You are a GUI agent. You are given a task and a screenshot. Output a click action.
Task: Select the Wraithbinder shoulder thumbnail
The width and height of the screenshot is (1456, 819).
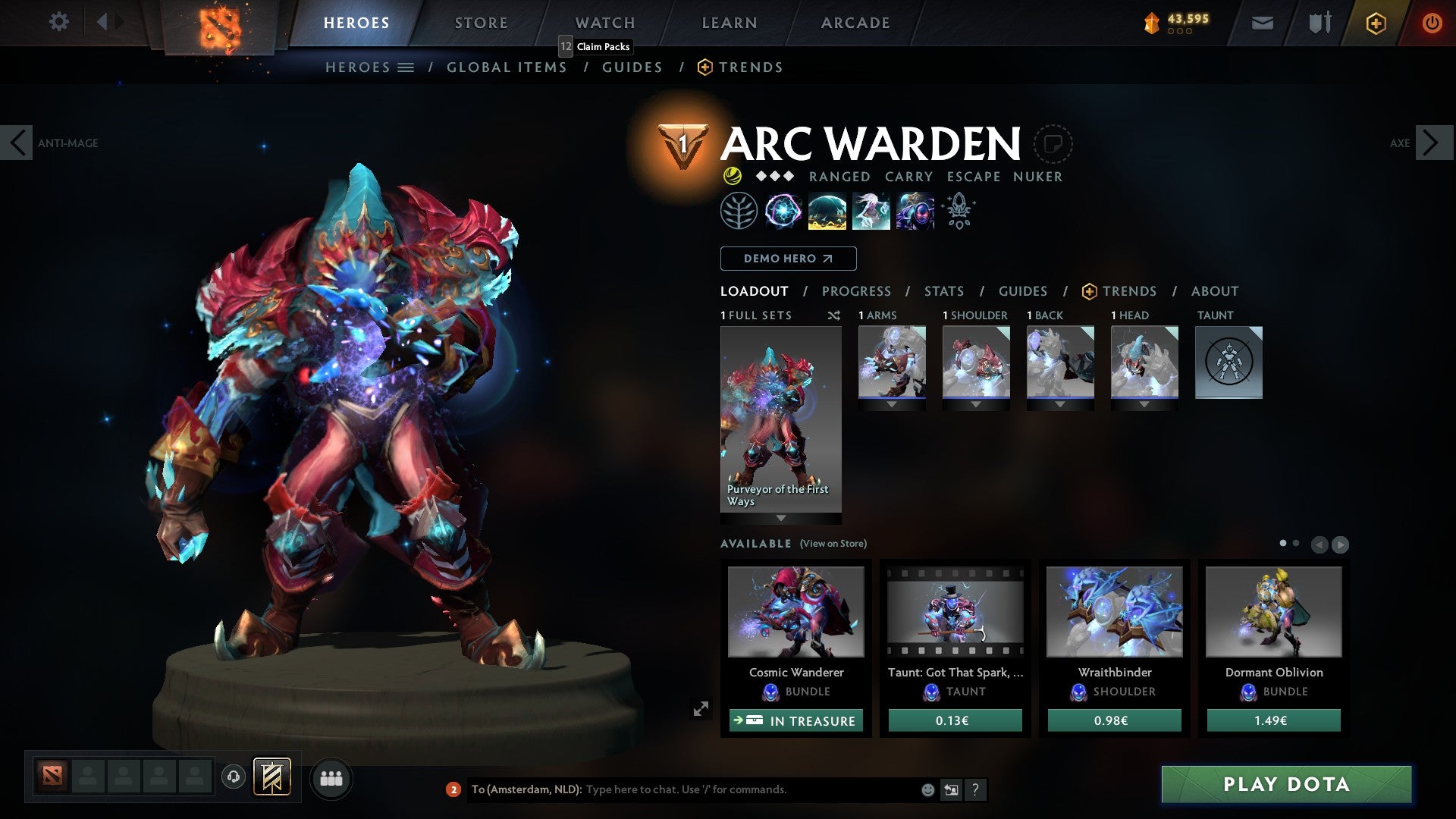(1114, 613)
